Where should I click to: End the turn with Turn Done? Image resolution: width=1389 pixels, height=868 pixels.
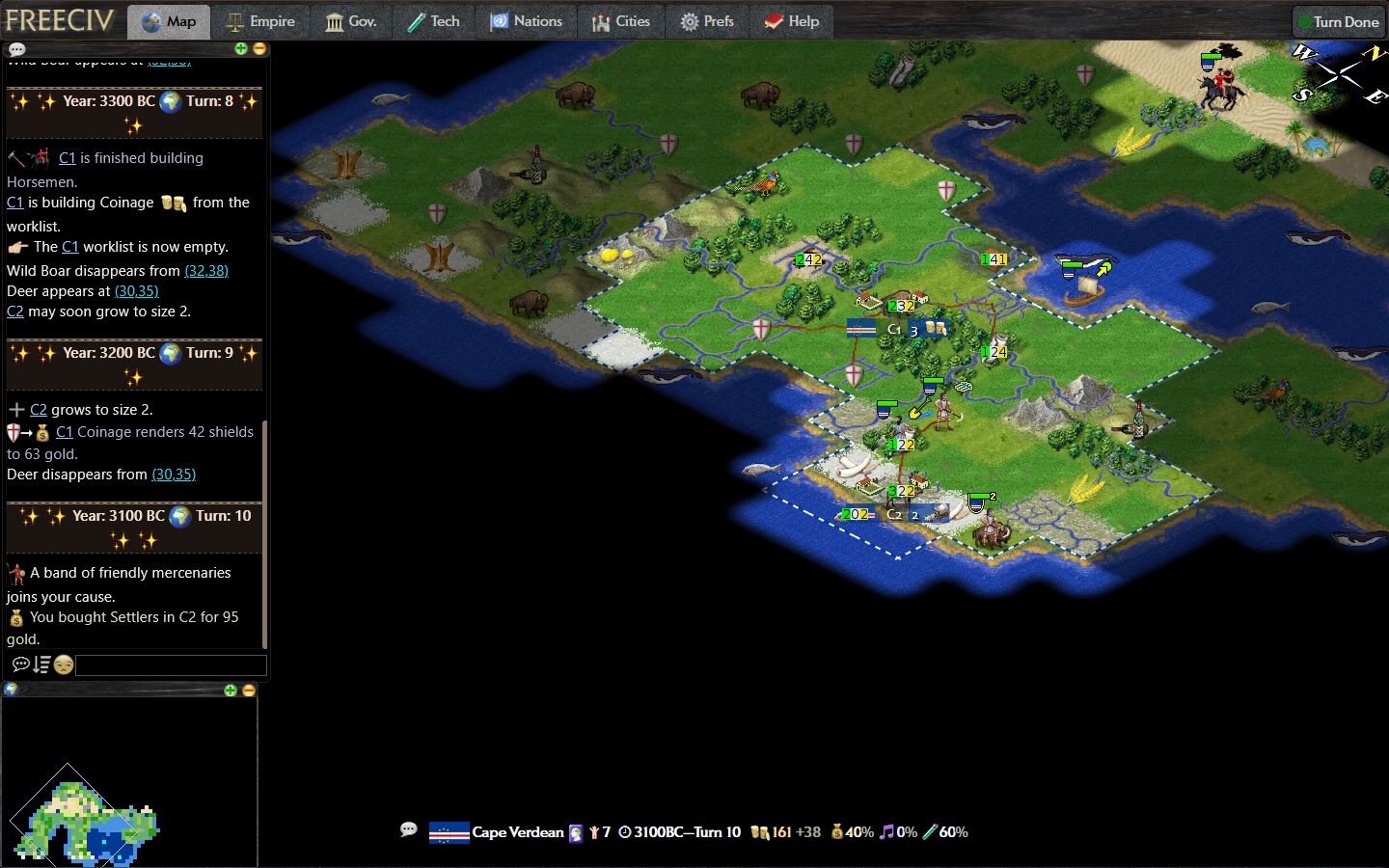point(1338,21)
